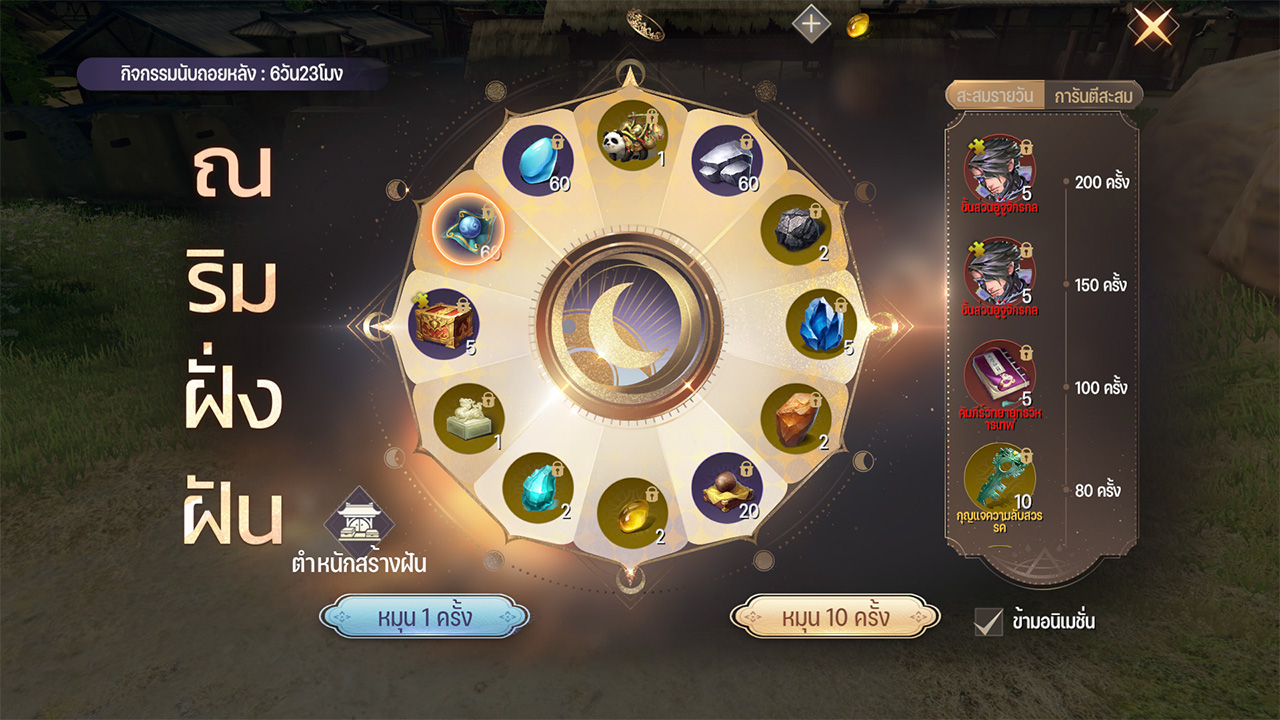
Task: Open the การันตีสะสม tab
Action: [1091, 96]
